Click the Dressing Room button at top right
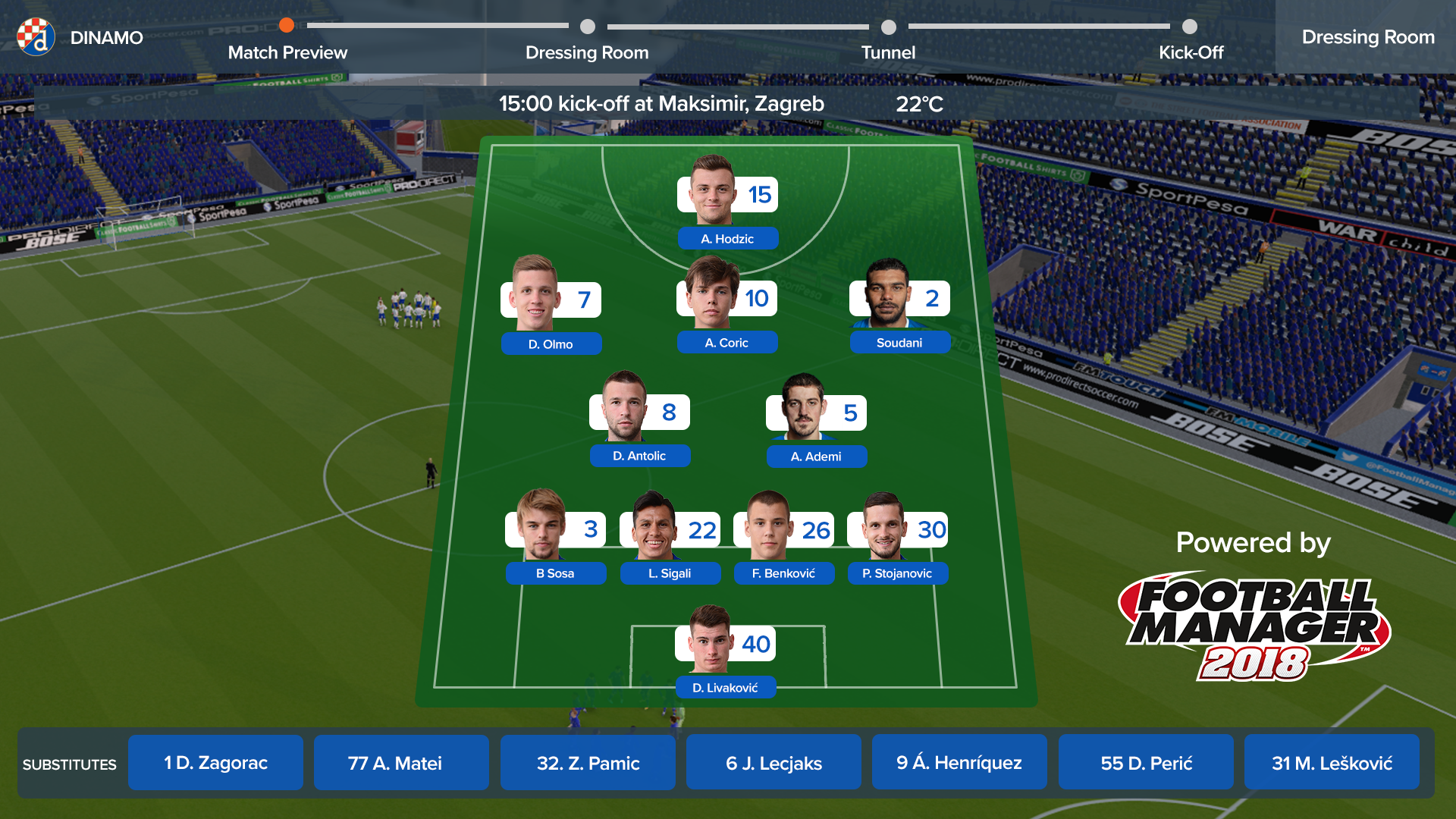 (1367, 37)
